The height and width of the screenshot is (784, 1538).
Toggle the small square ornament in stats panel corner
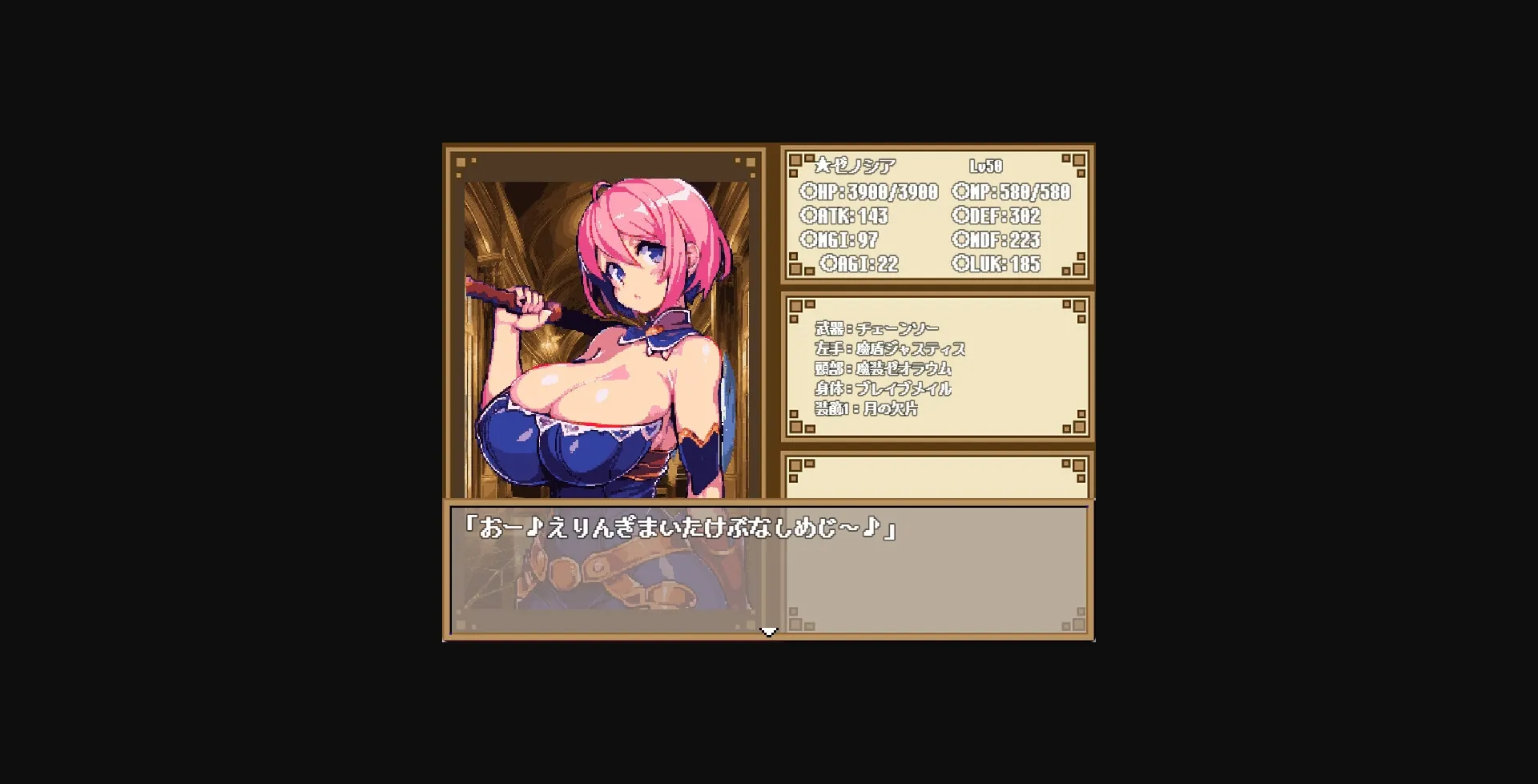(795, 160)
